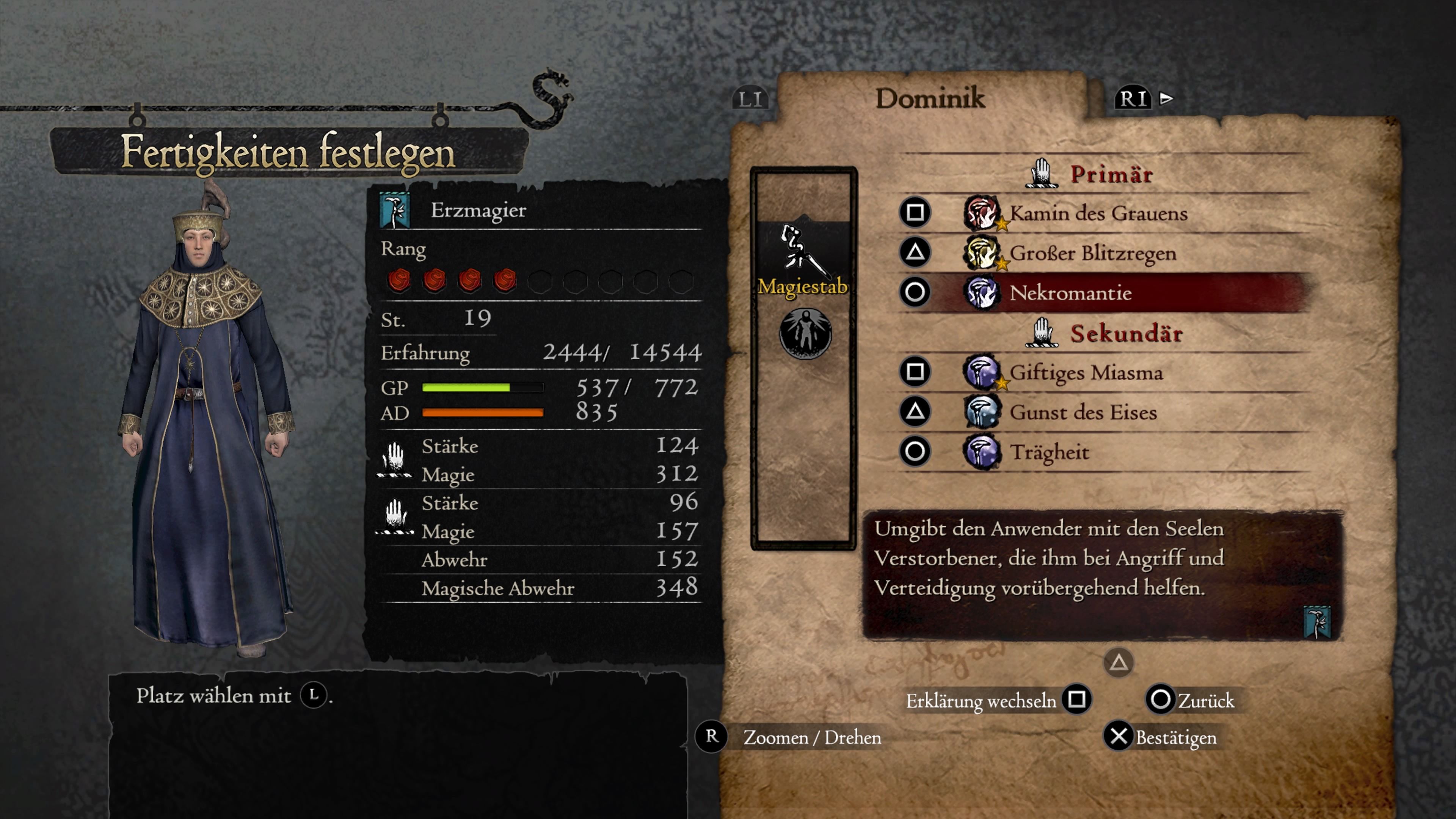
Task: Open the winged figure augment category
Action: point(805,334)
